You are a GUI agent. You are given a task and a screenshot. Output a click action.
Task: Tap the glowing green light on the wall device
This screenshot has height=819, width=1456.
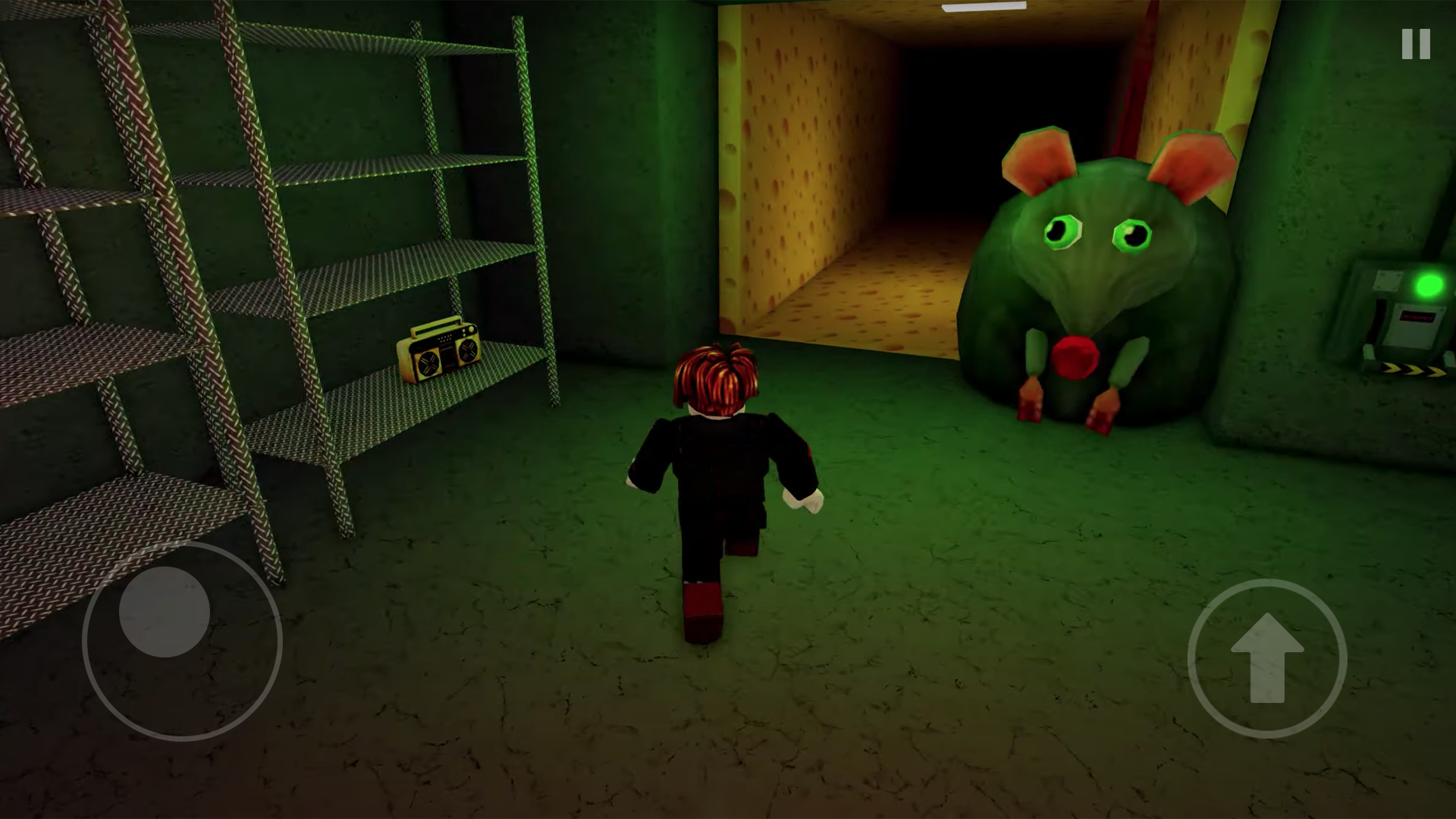click(x=1427, y=285)
